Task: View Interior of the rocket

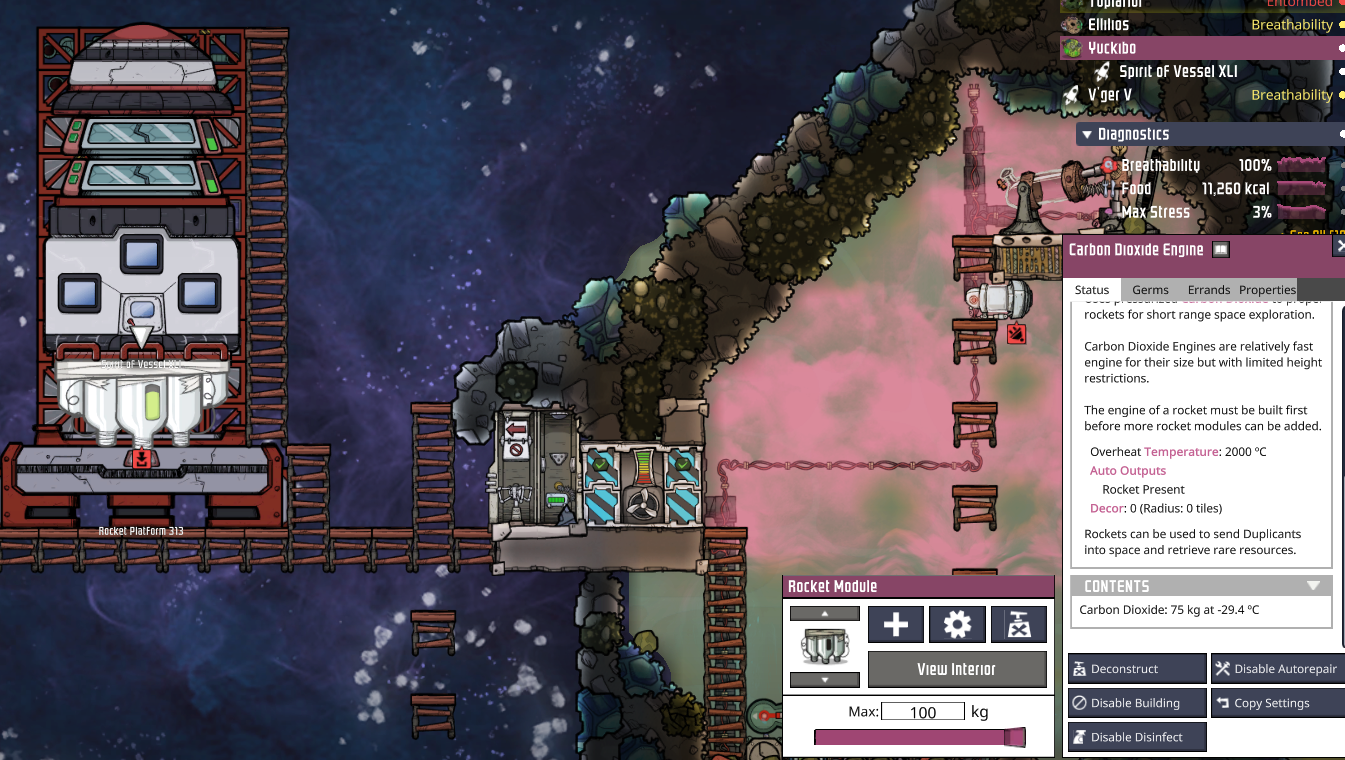Action: coord(956,669)
